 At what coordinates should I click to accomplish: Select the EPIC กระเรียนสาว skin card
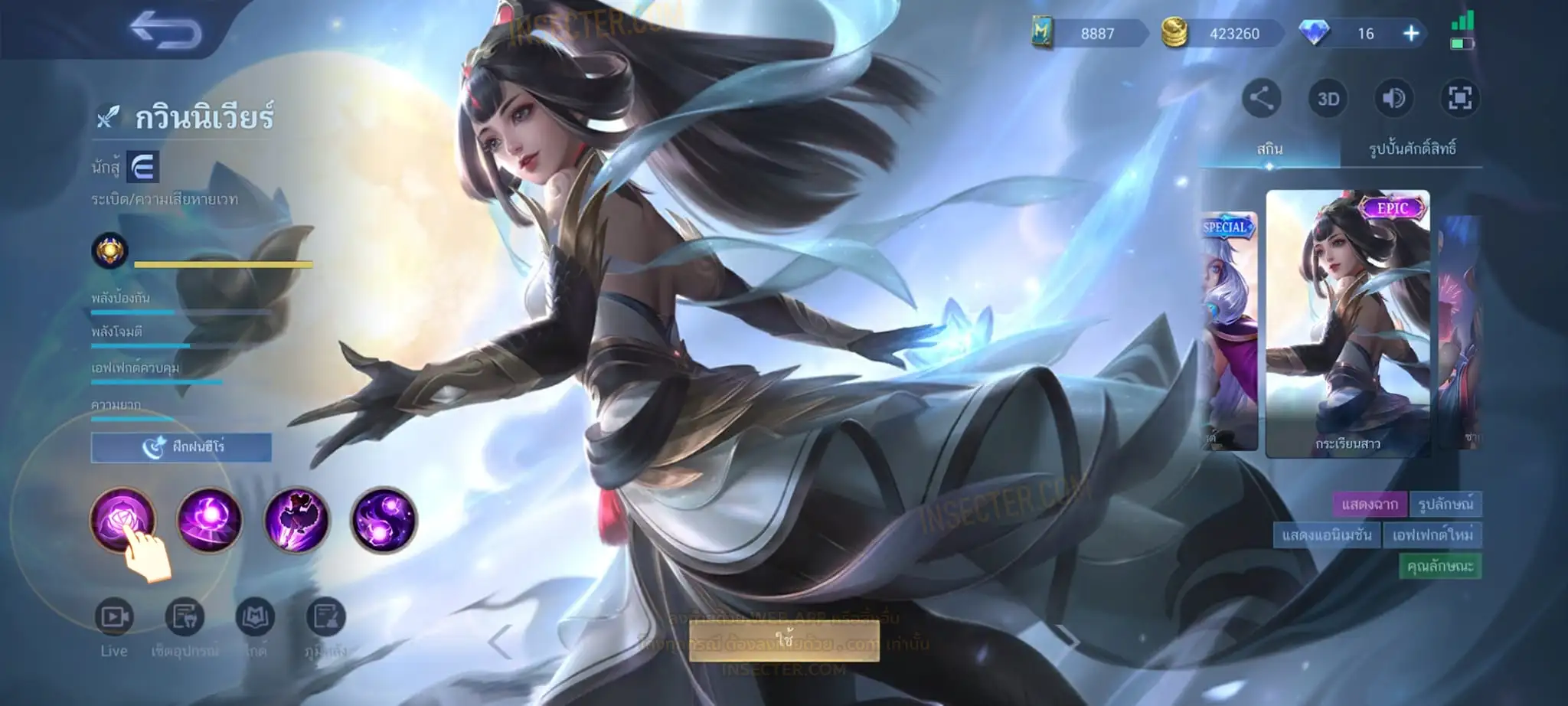tap(1347, 323)
